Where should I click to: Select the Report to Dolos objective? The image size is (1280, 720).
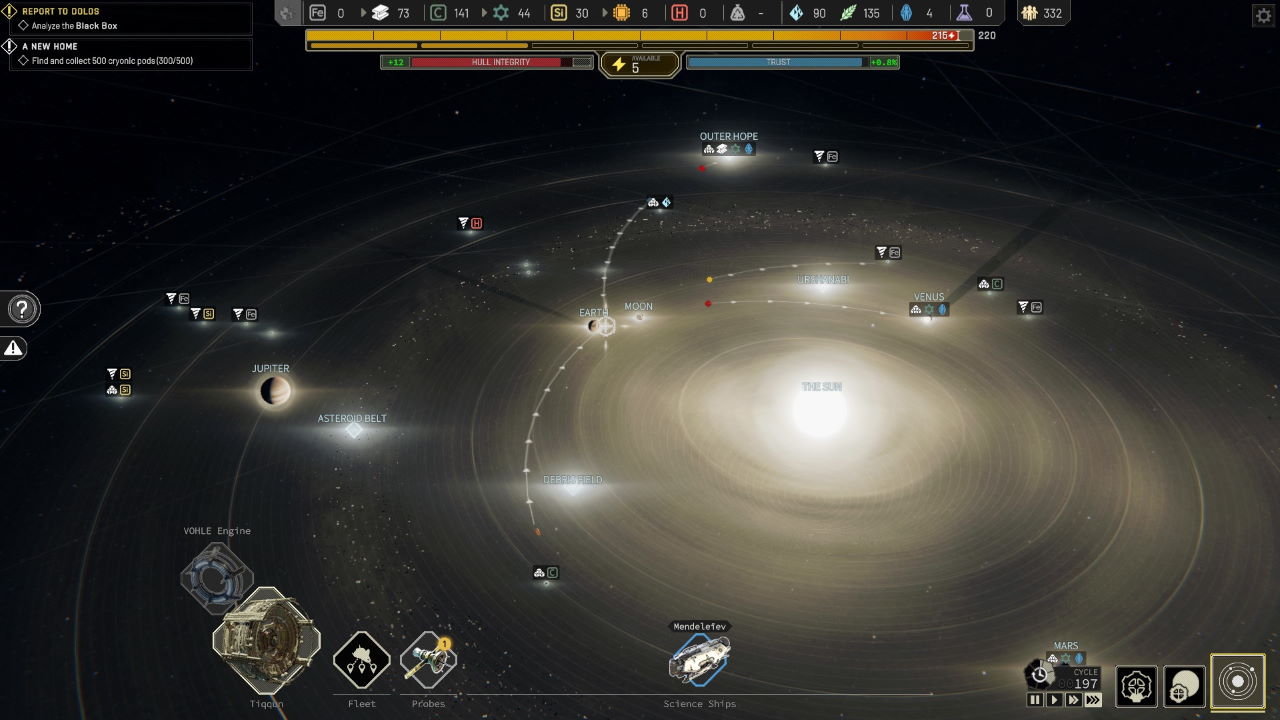[60, 12]
